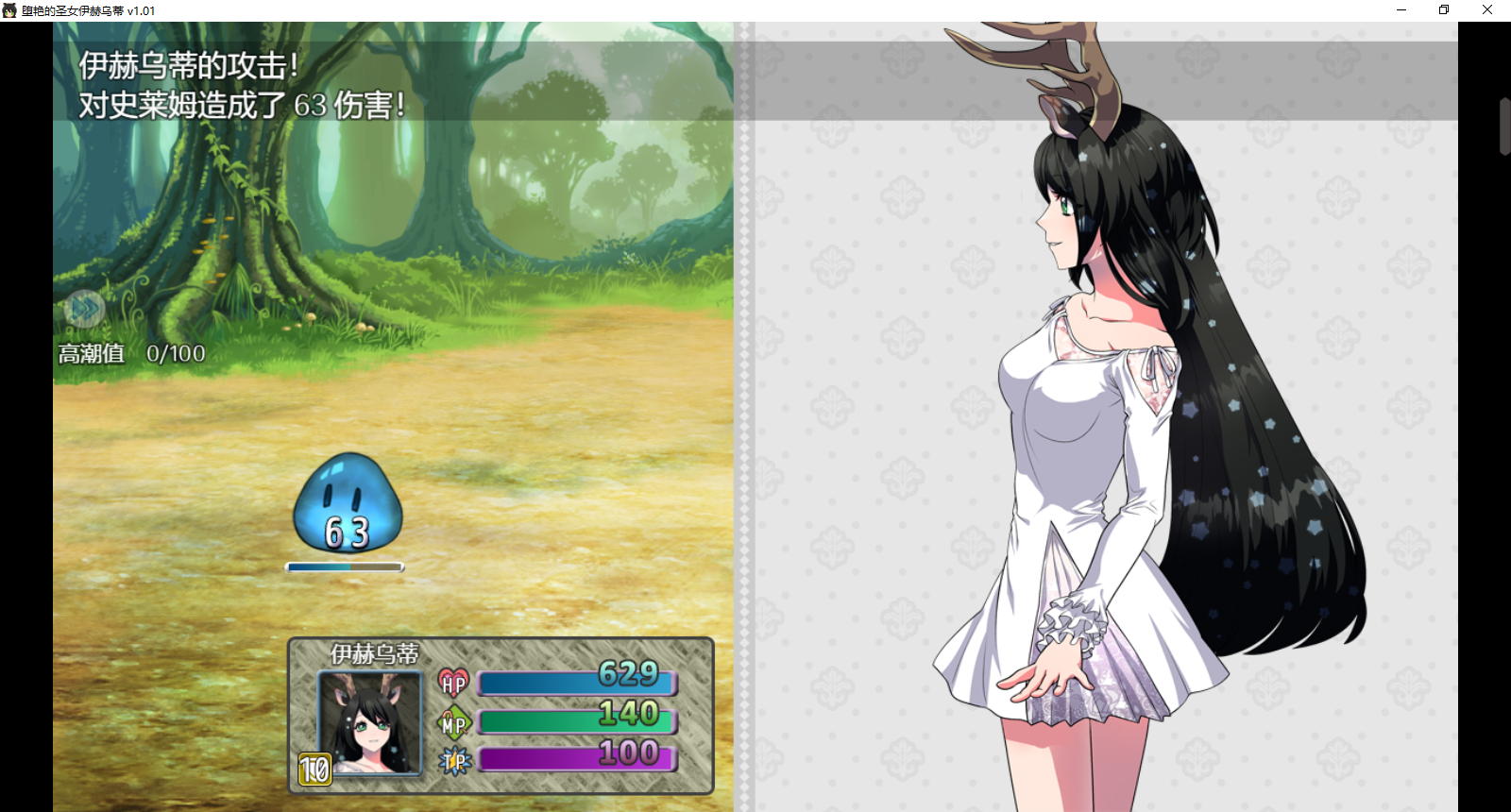Restore down the game window
Screen dimensions: 1511x812
[1444, 9]
